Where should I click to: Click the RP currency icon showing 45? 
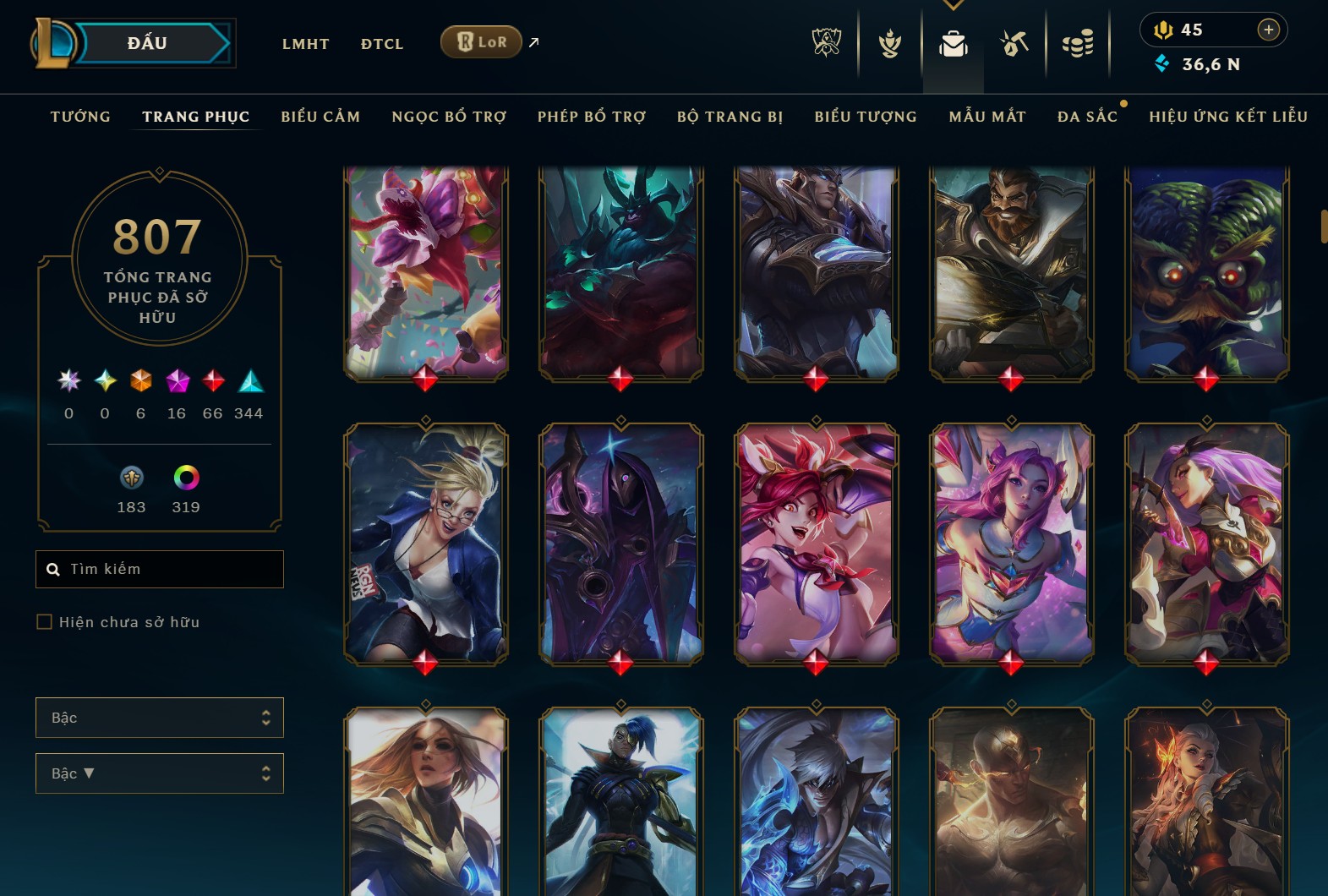coord(1164,30)
